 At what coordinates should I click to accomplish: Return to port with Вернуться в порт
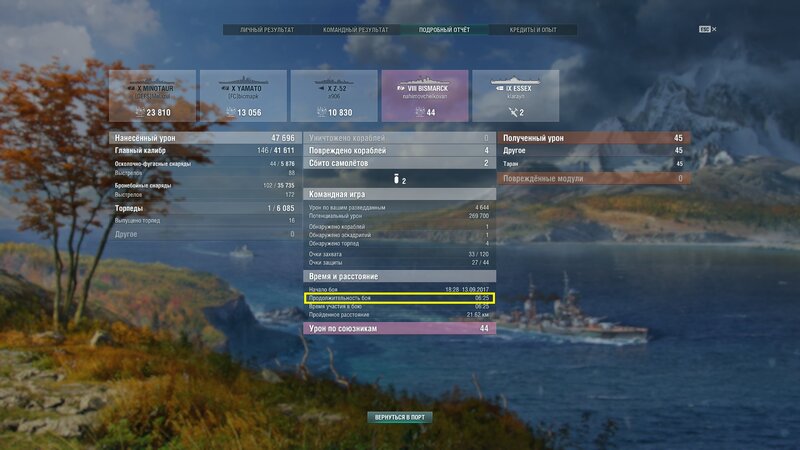(x=400, y=416)
